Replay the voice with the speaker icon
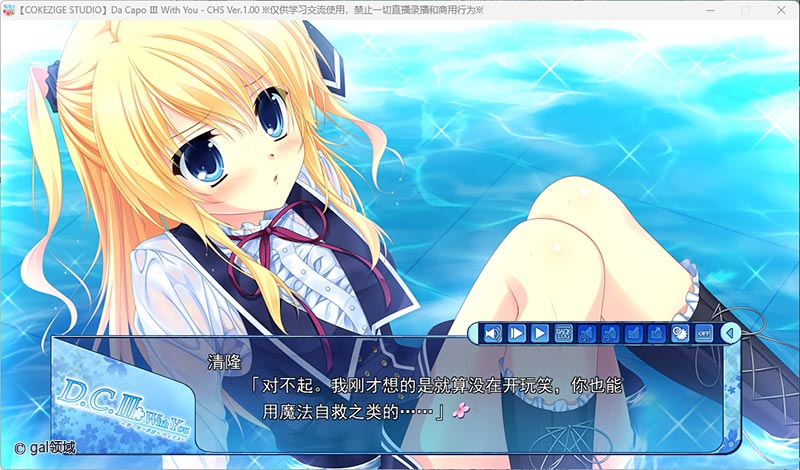Screen dimensions: 800x470 (492, 333)
